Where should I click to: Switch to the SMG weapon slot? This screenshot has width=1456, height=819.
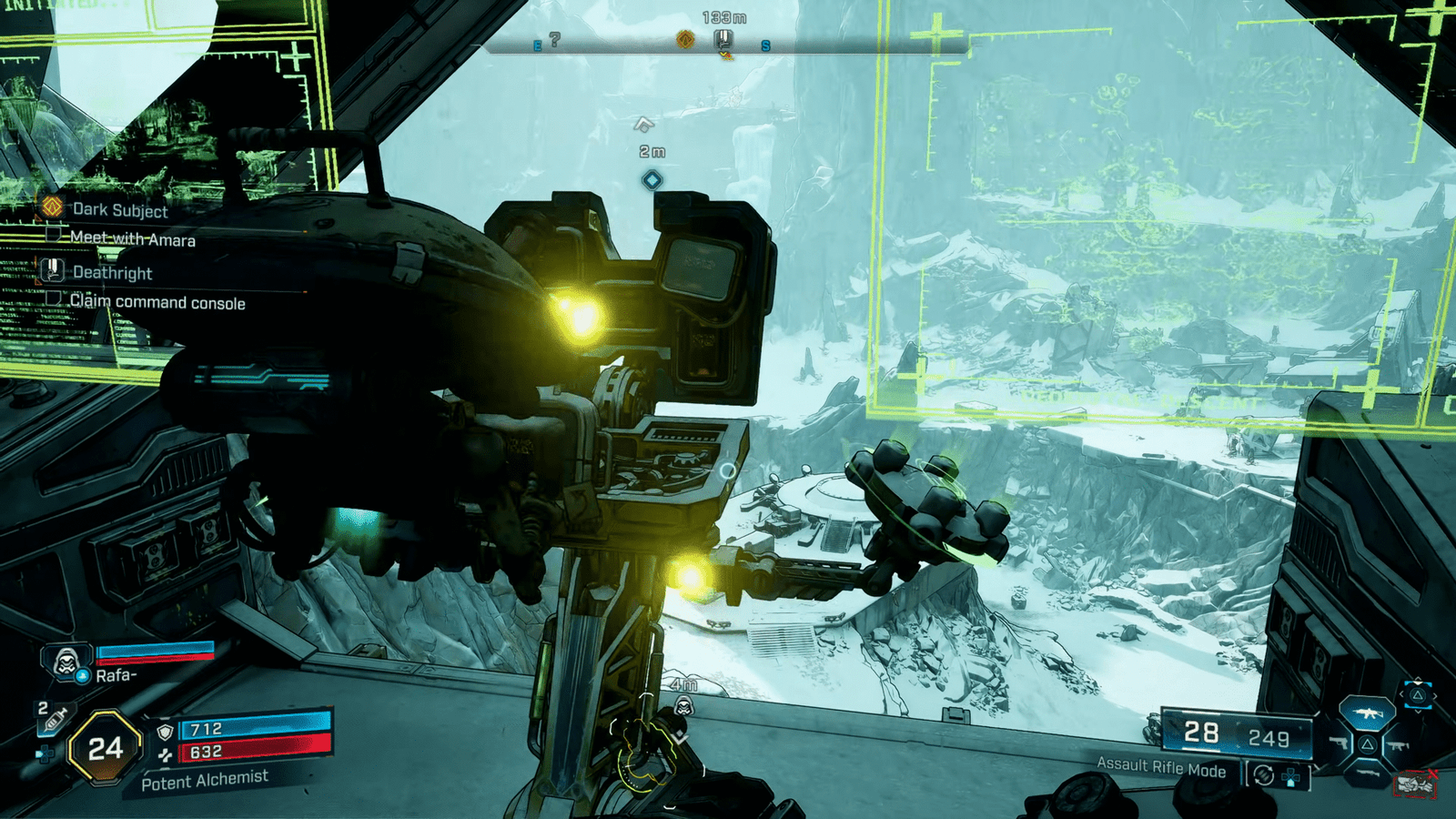1399,745
